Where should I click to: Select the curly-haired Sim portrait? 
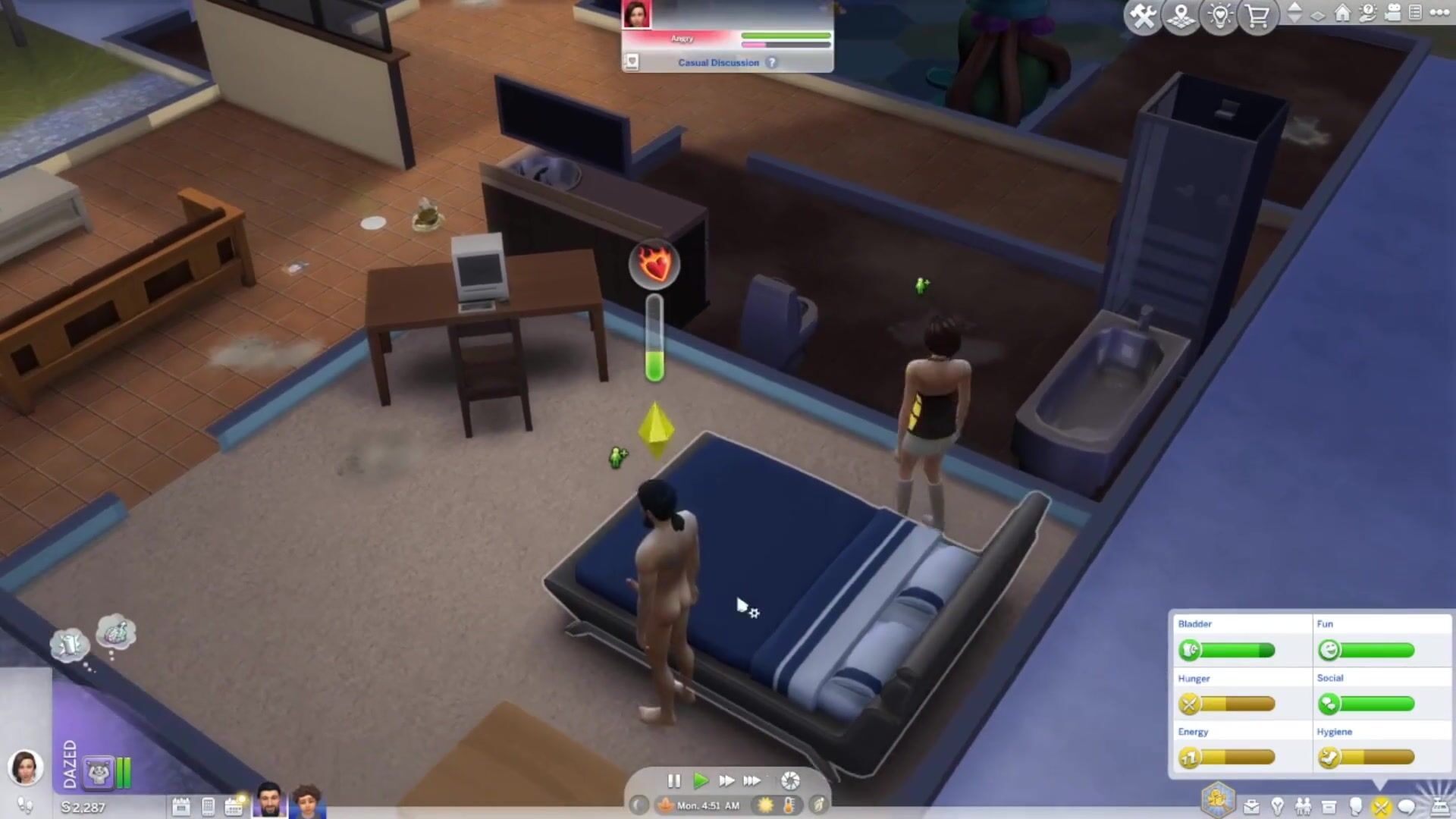(307, 802)
